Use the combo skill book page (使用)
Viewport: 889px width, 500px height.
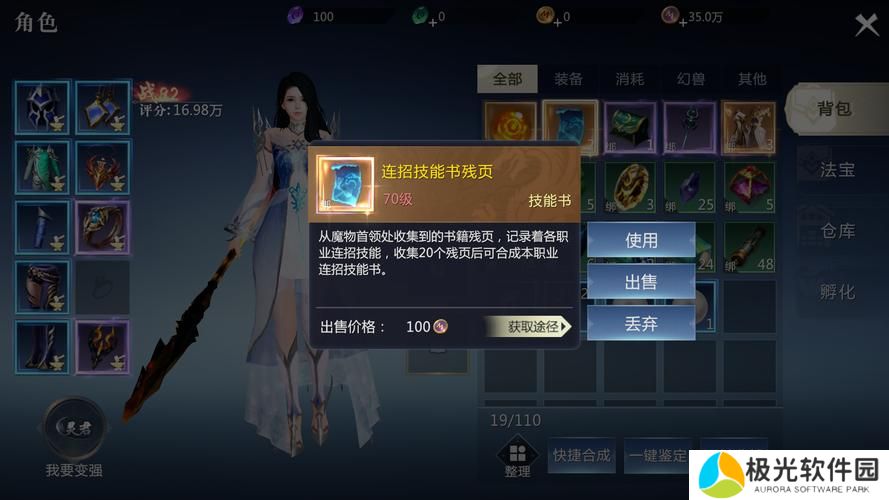click(641, 240)
